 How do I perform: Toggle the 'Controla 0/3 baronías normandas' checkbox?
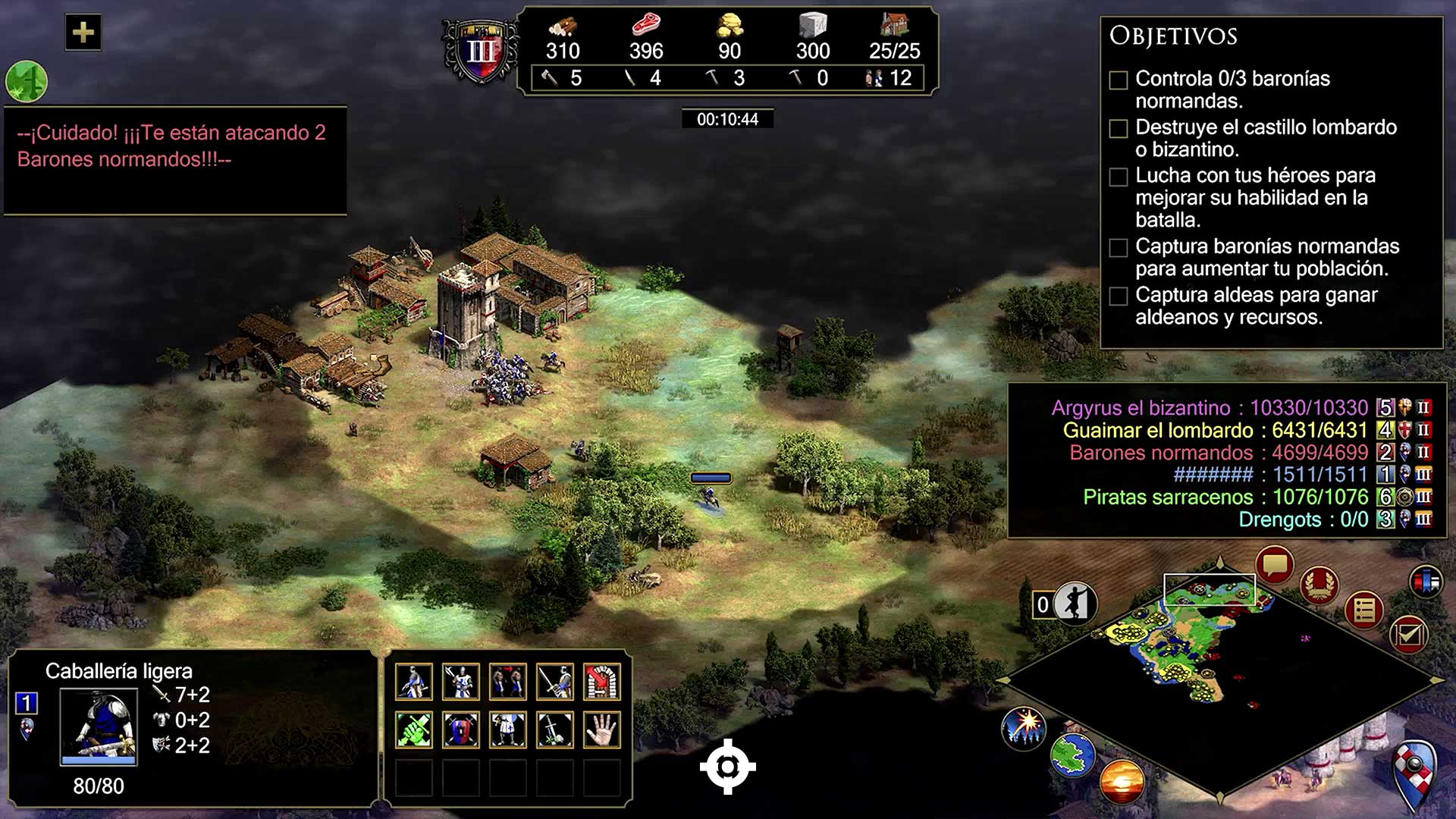coord(1119,80)
